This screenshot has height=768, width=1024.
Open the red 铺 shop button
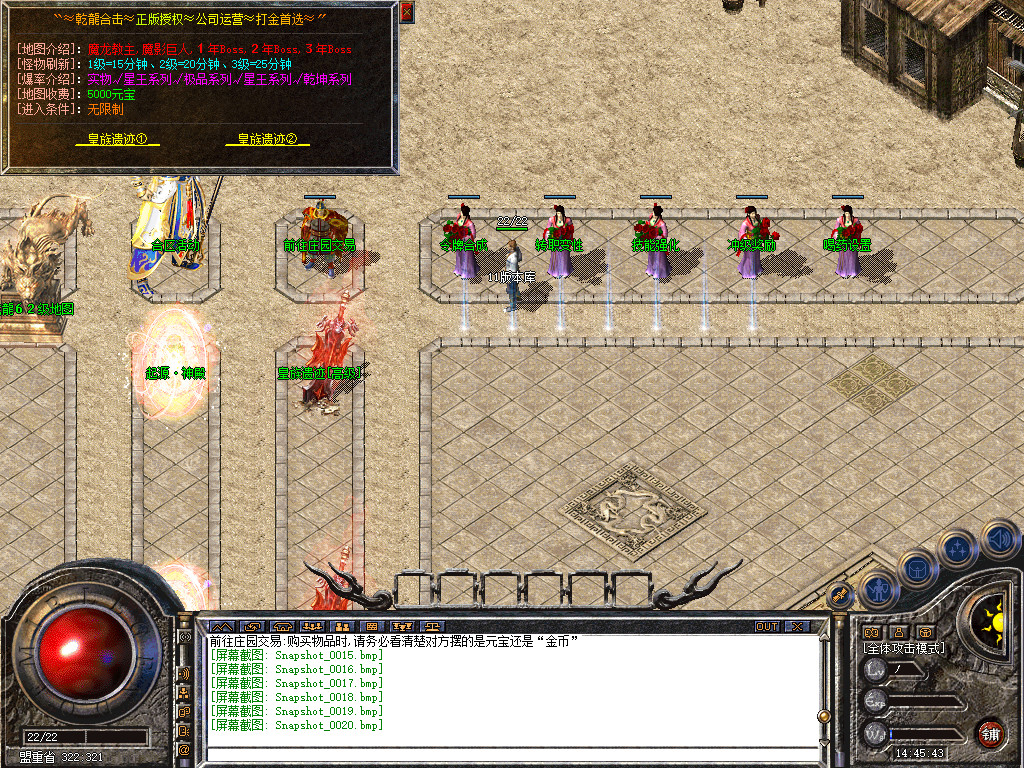[x=990, y=733]
